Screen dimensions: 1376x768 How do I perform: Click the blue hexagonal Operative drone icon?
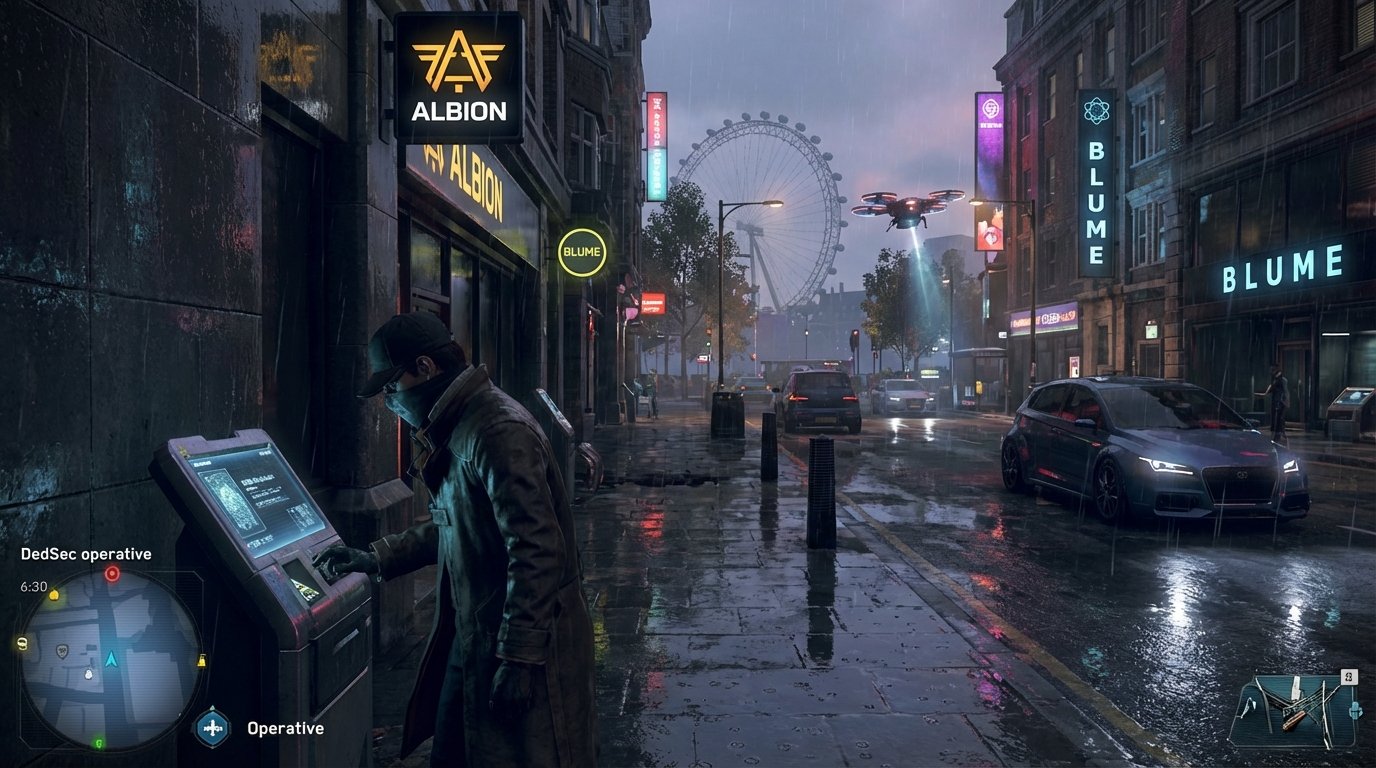pyautogui.click(x=213, y=727)
